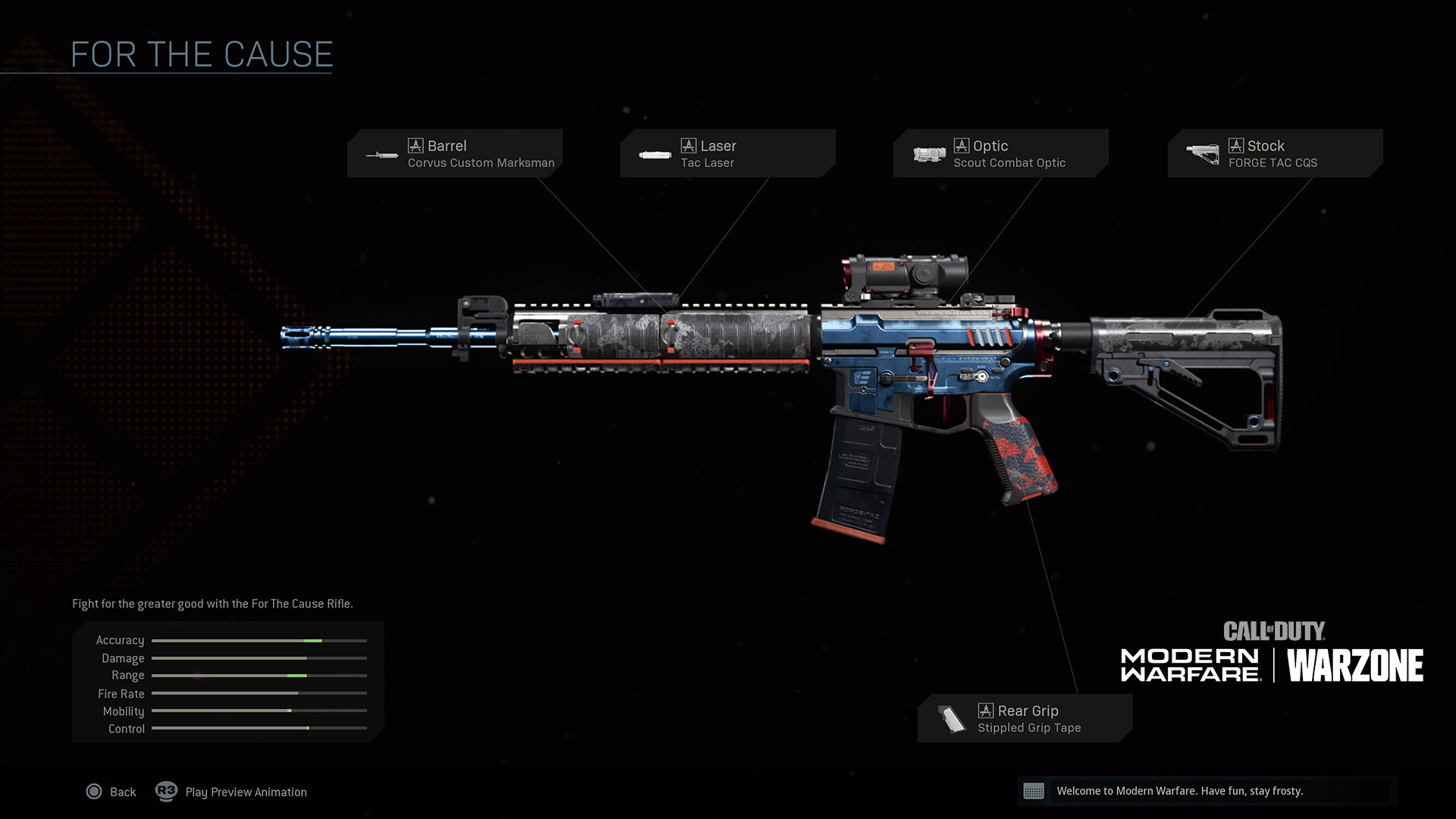Choose the Optic Scout Combat Optic attachment
Screen dimensions: 1456x819
[1000, 153]
